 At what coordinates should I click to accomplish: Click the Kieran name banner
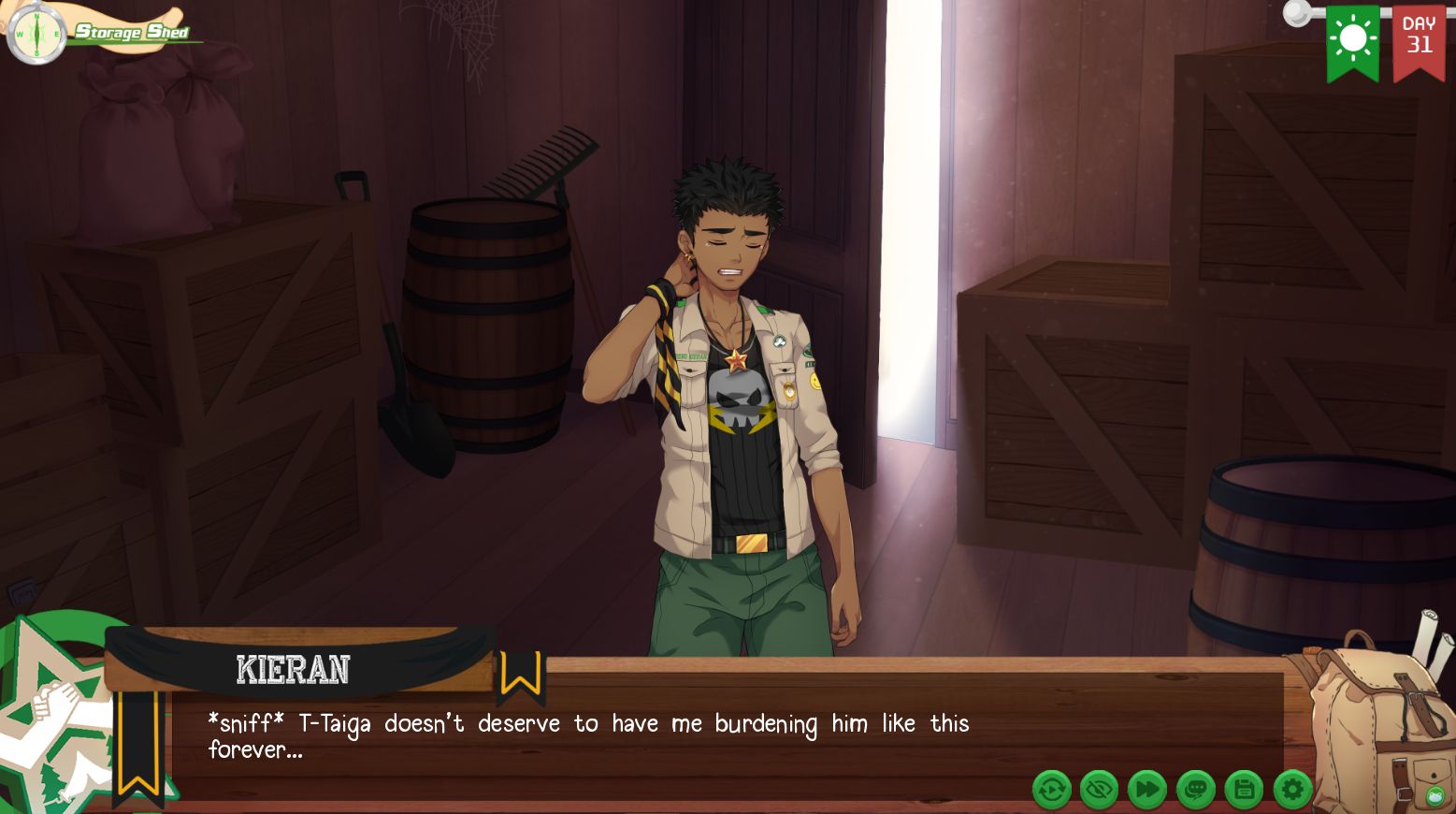tap(293, 668)
